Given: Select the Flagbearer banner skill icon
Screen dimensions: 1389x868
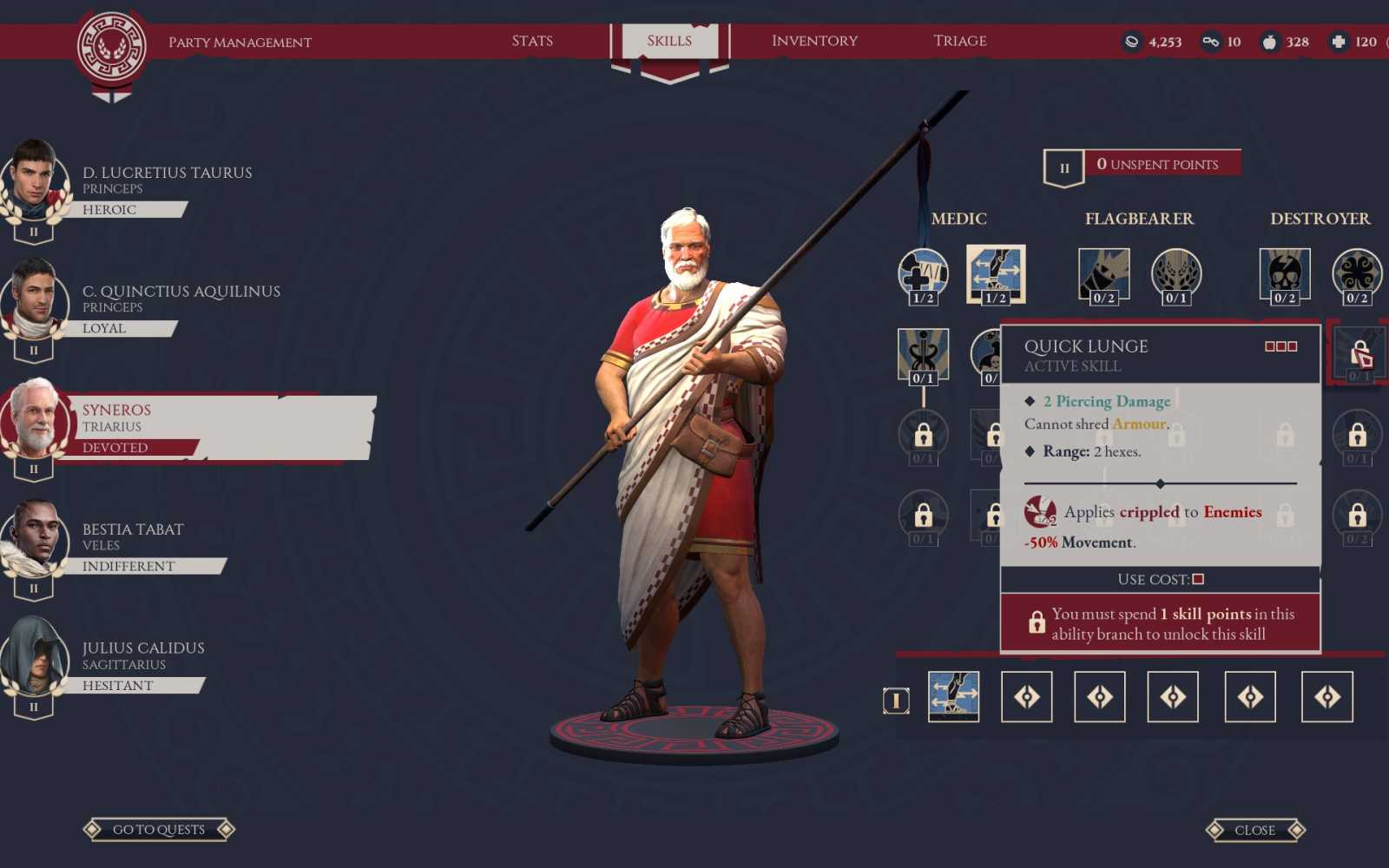Looking at the screenshot, I should click(1105, 275).
